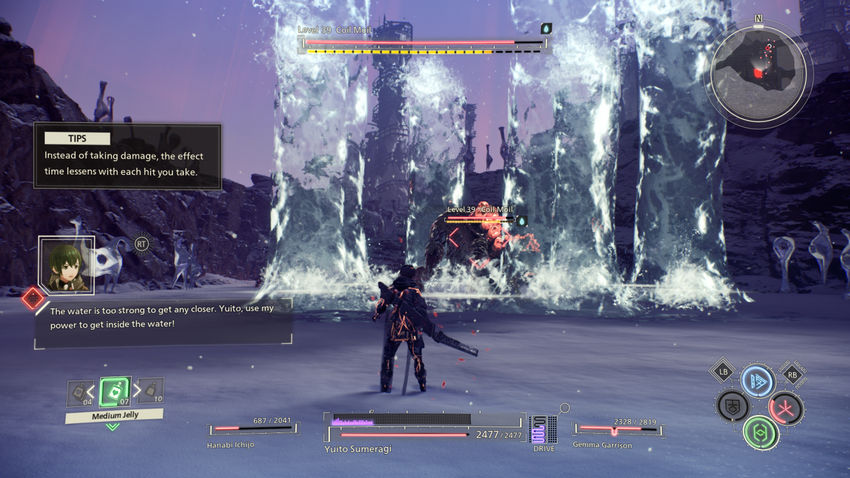Activate the red star-shaped SAS ability
This screenshot has height=478, width=850.
(x=785, y=407)
